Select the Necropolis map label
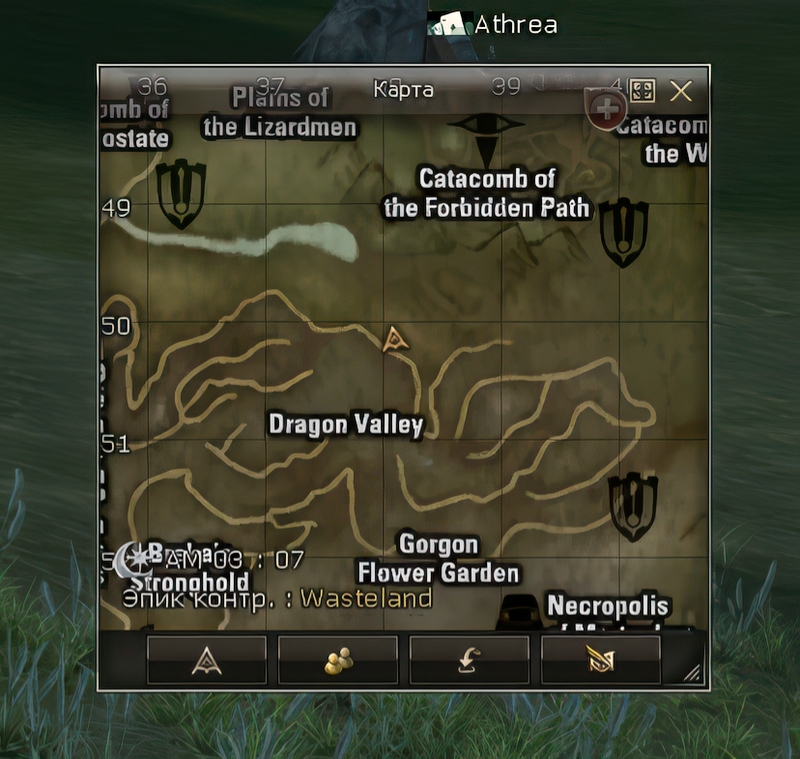The width and height of the screenshot is (800, 759). 607,607
